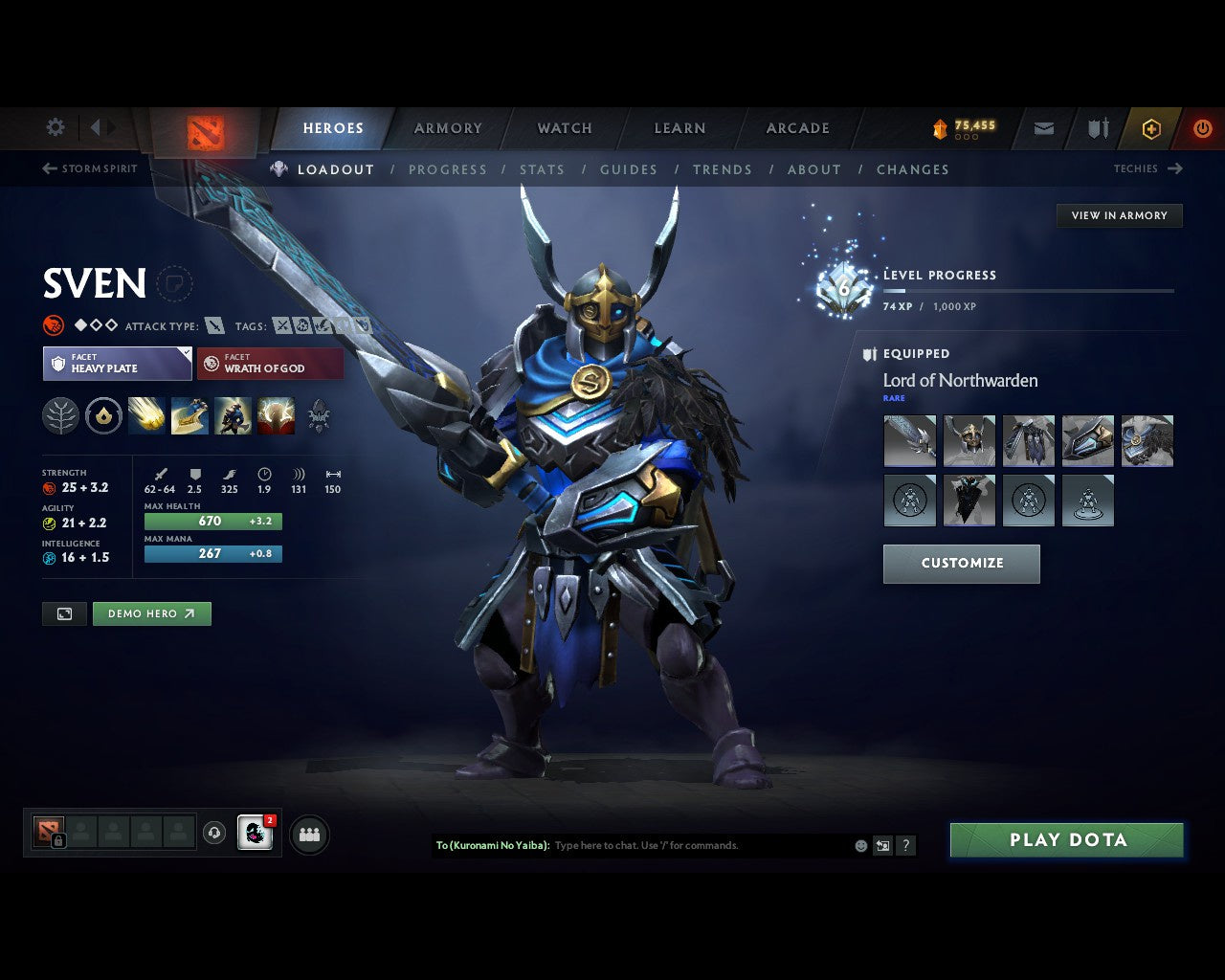Screen dimensions: 1225x980
Task: Open the Dota Plus hexagon icon
Action: click(x=1151, y=127)
